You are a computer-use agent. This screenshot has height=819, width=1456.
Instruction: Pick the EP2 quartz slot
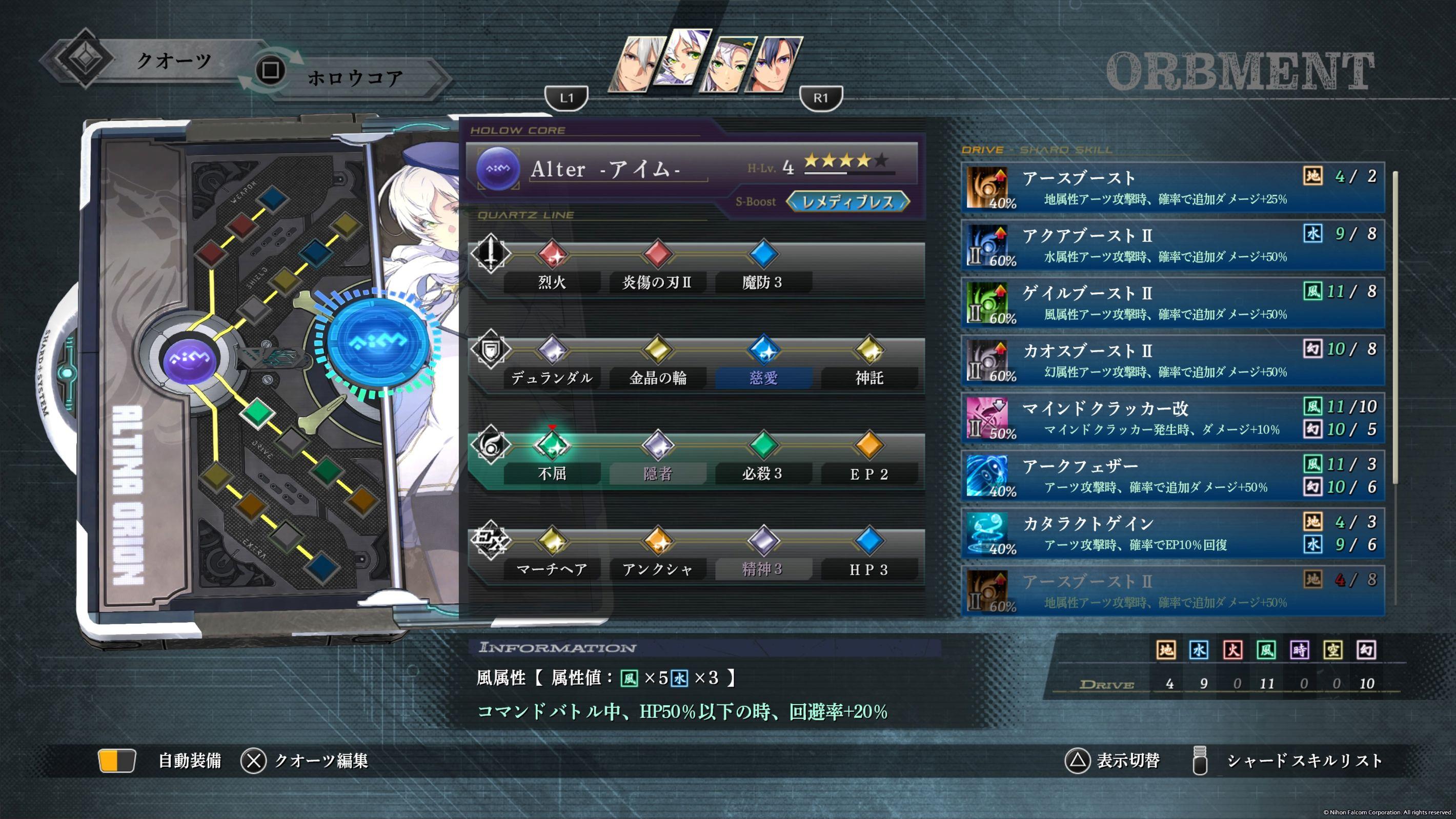[869, 473]
